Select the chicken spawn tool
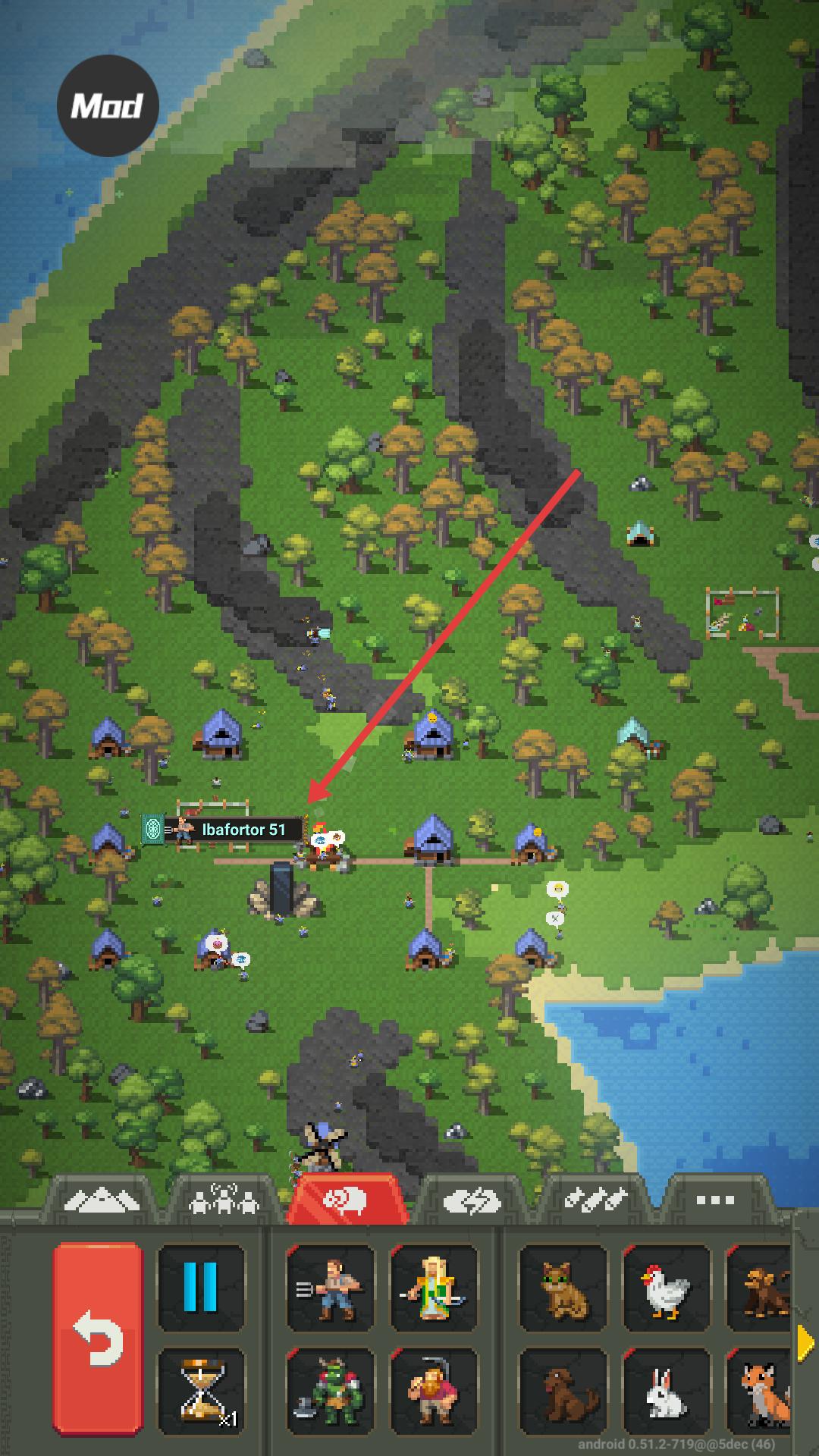Screen dimensions: 819x1456 [666, 1288]
